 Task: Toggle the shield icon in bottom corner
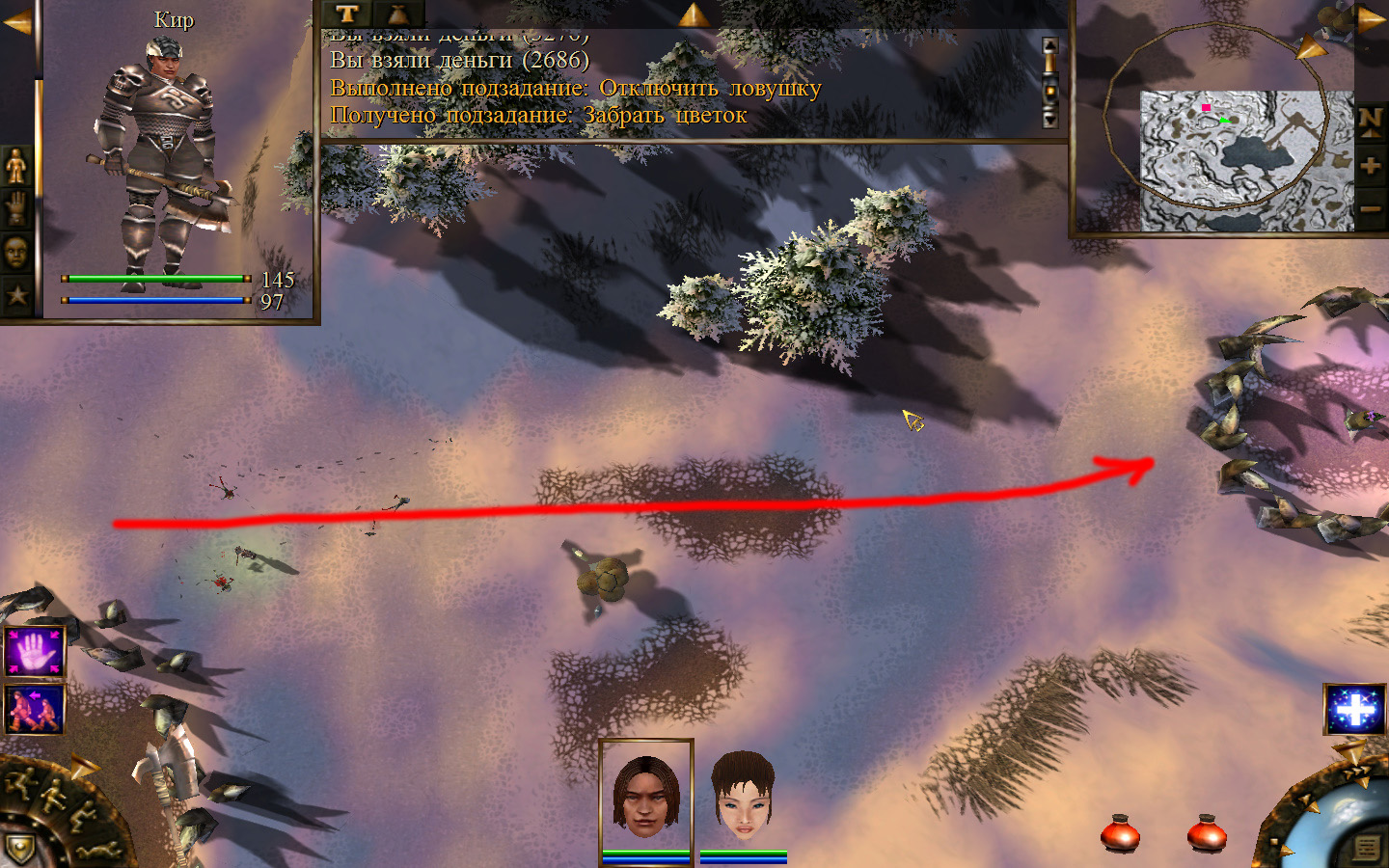click(x=19, y=849)
